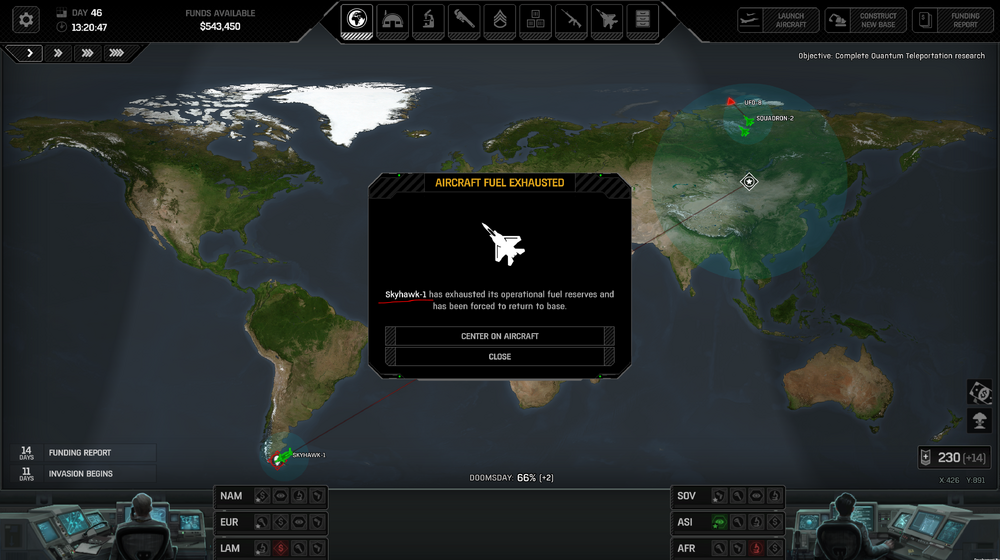Set time to the slowest single-arrow speed
The width and height of the screenshot is (1000, 560).
click(x=28, y=53)
